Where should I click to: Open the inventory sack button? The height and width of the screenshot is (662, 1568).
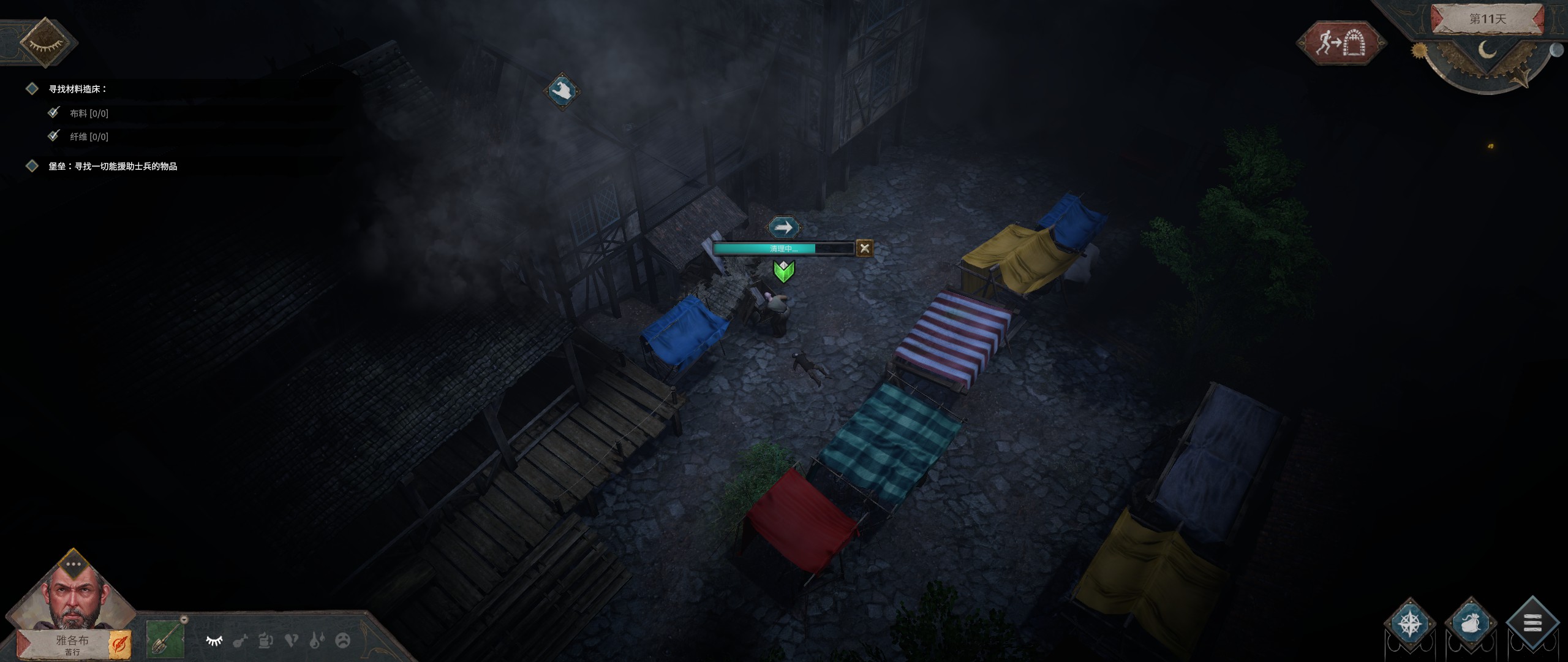pos(1471,624)
